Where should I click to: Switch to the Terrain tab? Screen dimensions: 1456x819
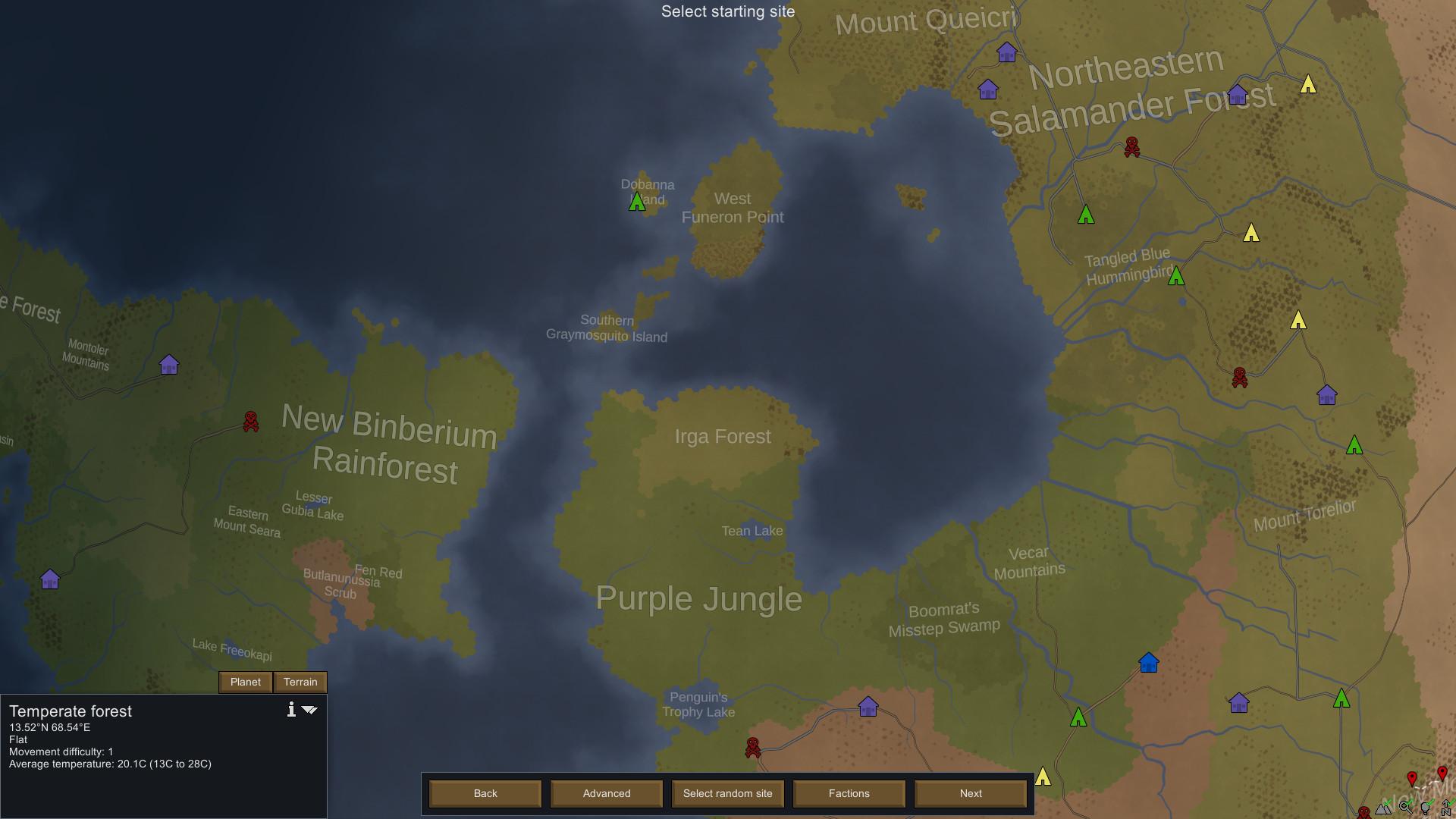tap(300, 682)
